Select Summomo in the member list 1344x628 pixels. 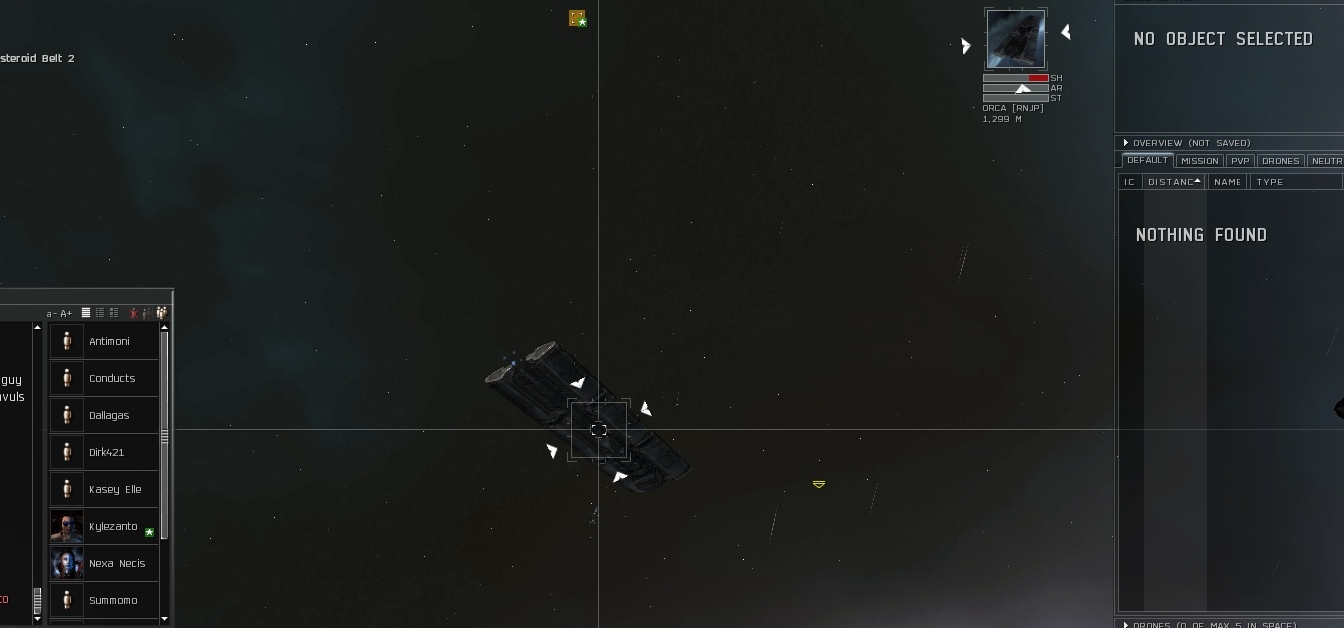113,601
